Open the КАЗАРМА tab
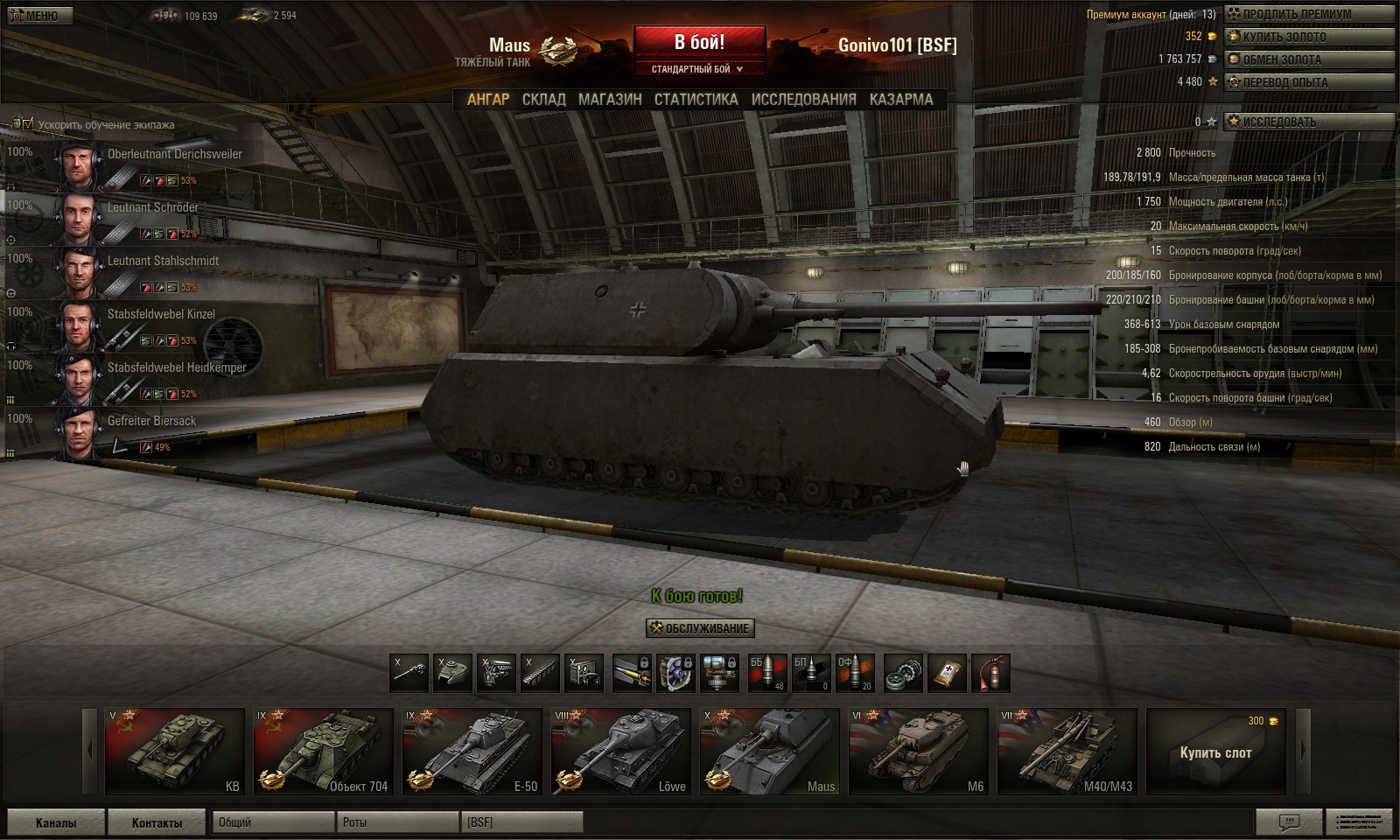Image resolution: width=1400 pixels, height=840 pixels. click(x=901, y=100)
